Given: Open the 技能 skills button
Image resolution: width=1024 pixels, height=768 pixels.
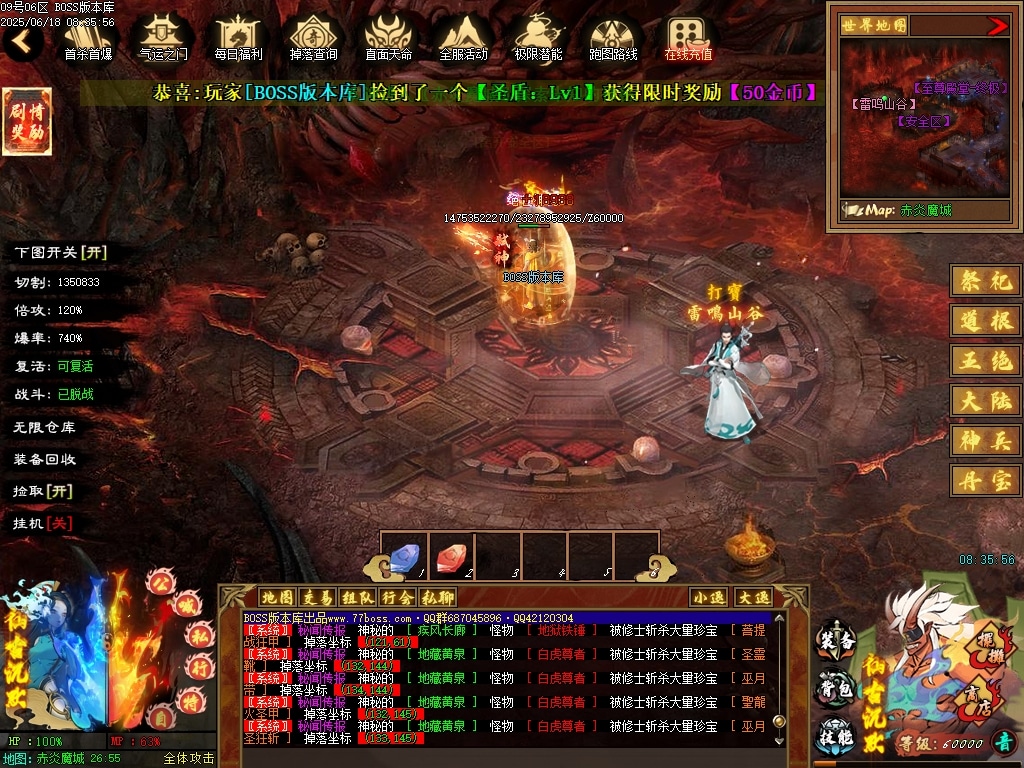Looking at the screenshot, I should (835, 735).
